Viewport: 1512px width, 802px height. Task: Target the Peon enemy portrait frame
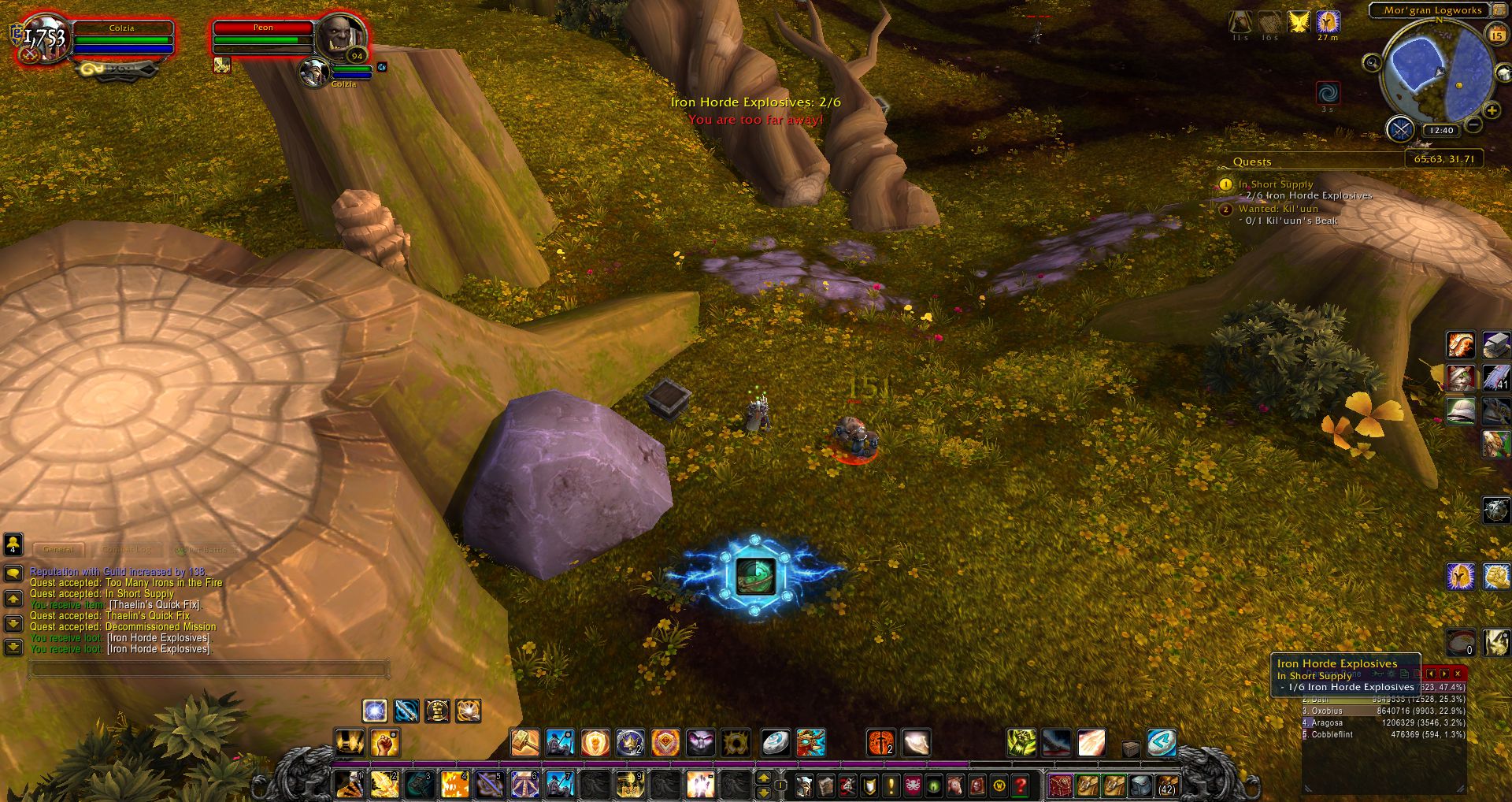point(341,37)
